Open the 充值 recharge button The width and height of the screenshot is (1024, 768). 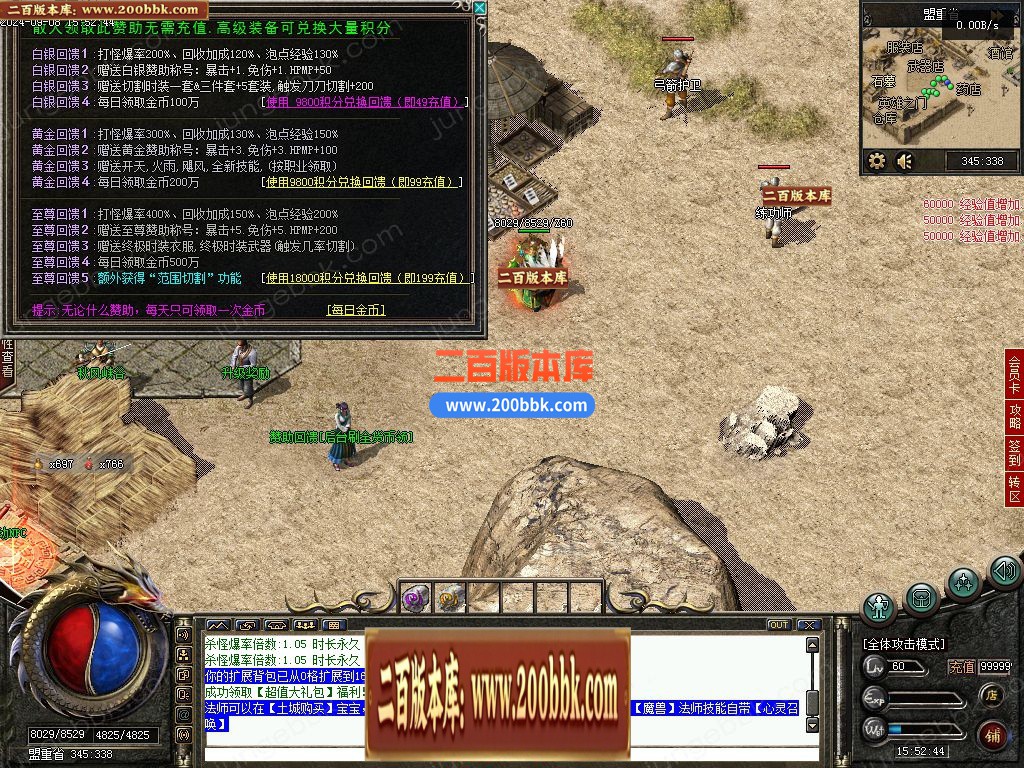[x=961, y=667]
